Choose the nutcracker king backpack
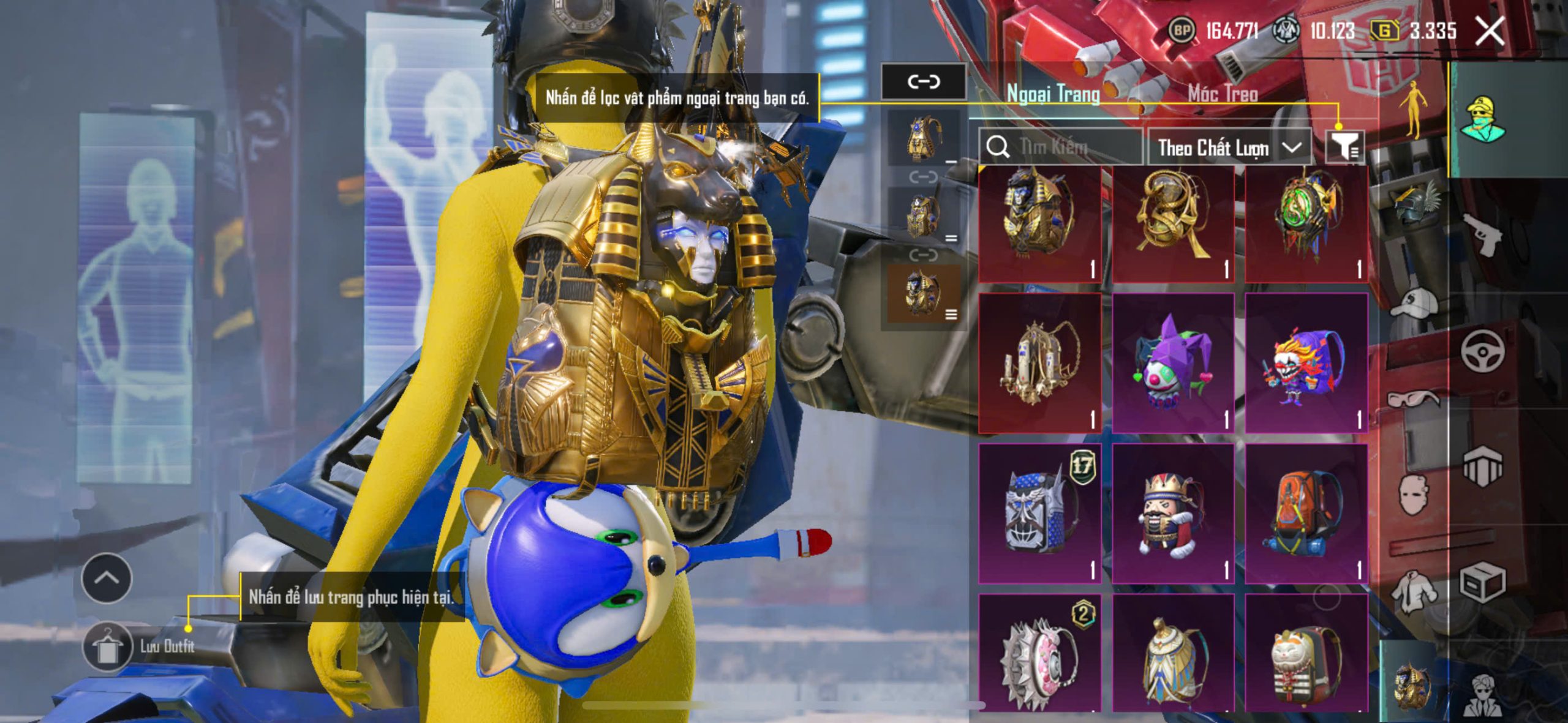The image size is (1568, 723). (x=1172, y=514)
